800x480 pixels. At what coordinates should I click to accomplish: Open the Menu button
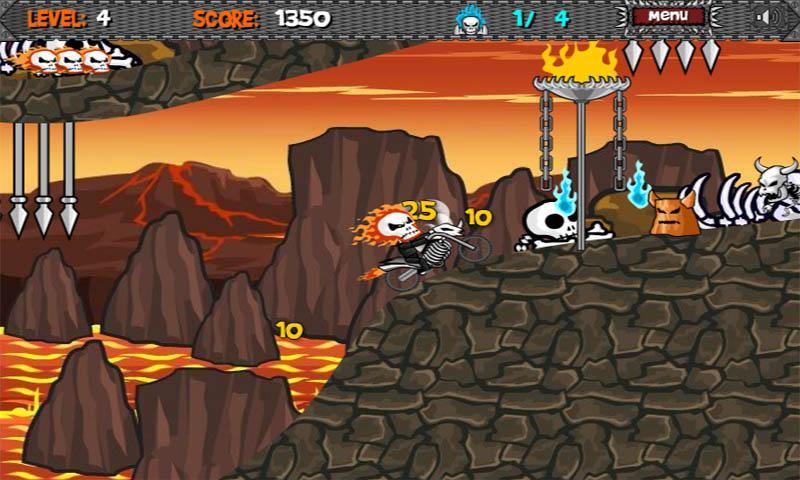click(667, 16)
